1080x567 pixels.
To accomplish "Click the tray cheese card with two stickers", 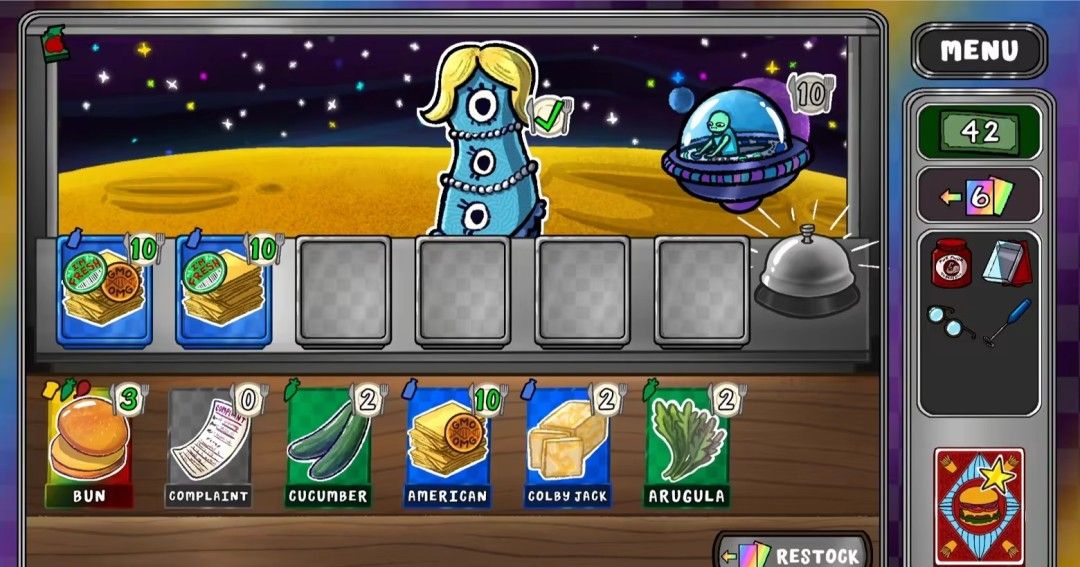I will coord(104,289).
